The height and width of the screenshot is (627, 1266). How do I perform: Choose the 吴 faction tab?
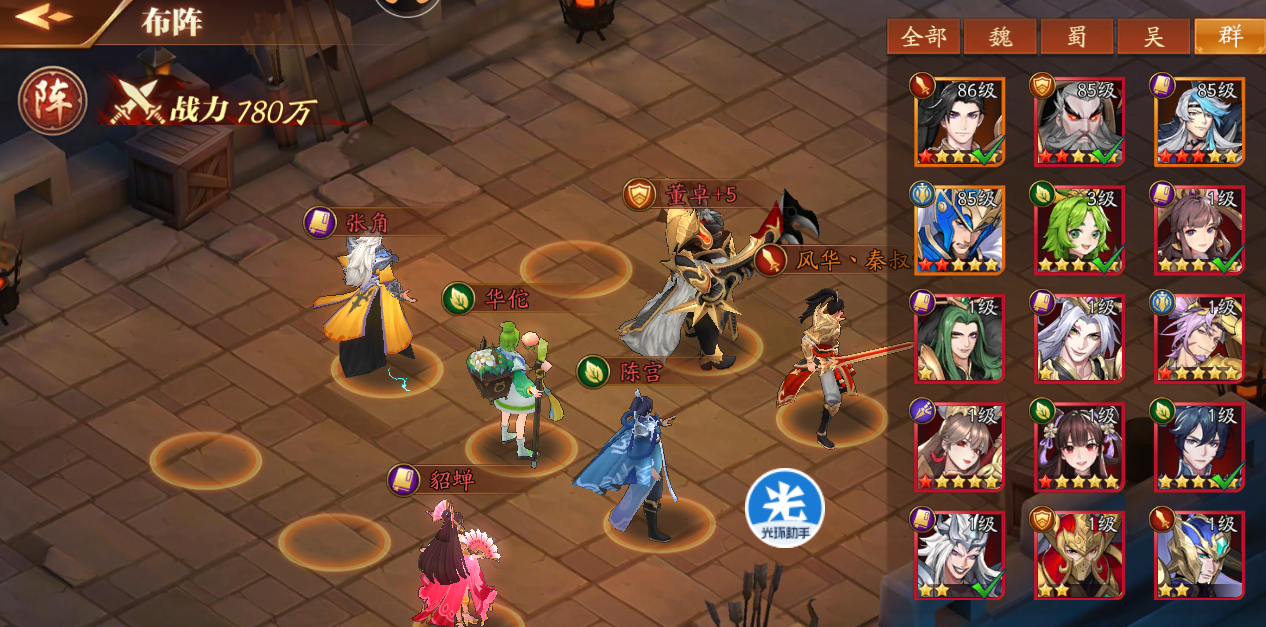point(1153,37)
